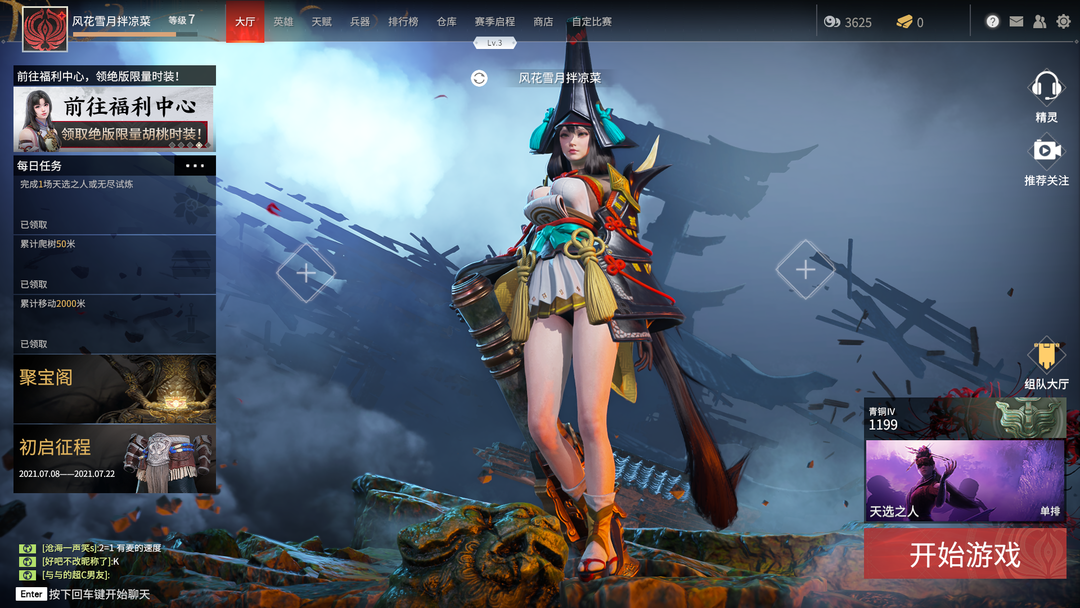Open the friends list icon
The height and width of the screenshot is (608, 1080).
coord(1040,21)
